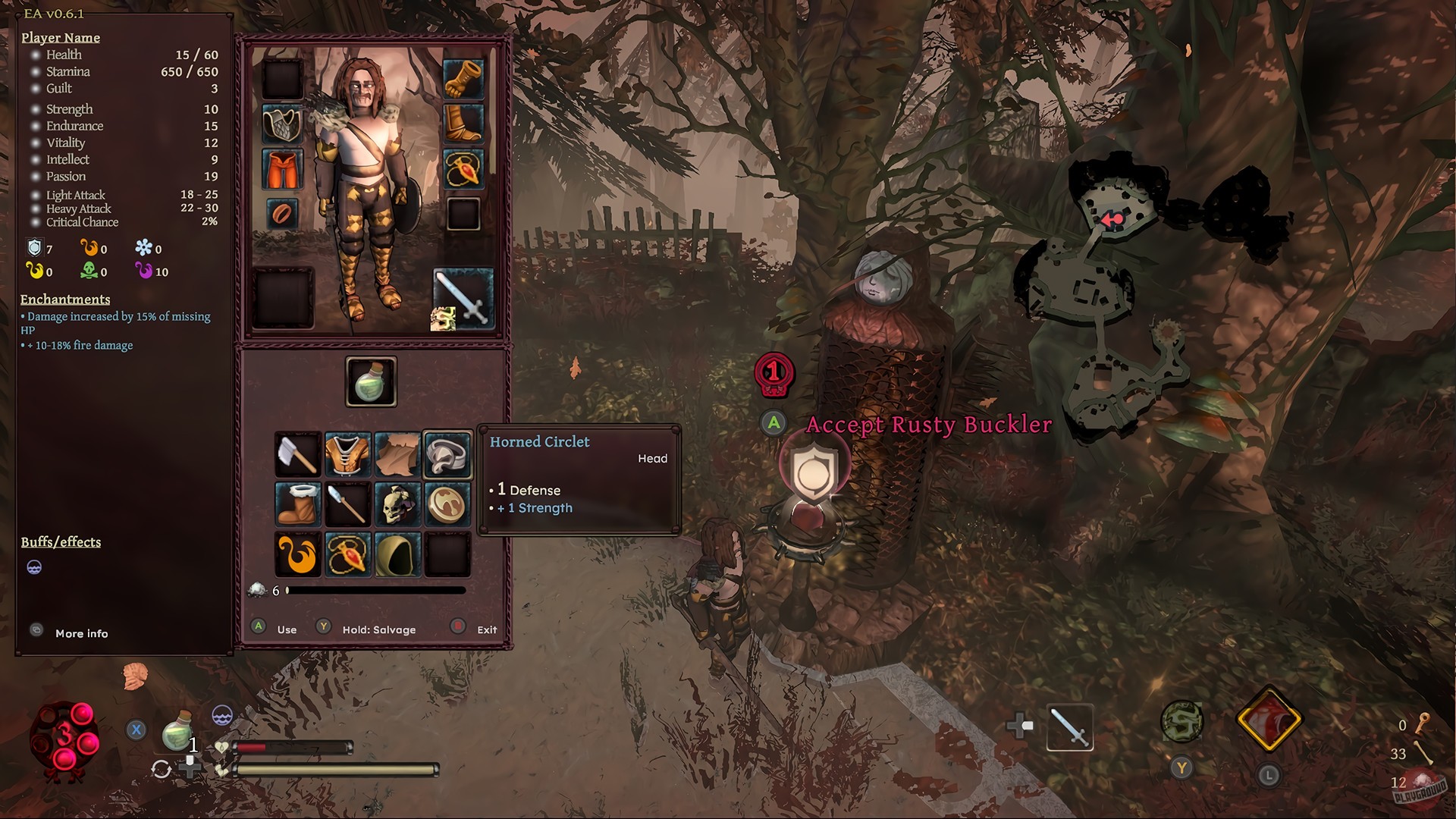1456x819 pixels.
Task: Click the Horned Circlet helmet icon
Action: [447, 455]
